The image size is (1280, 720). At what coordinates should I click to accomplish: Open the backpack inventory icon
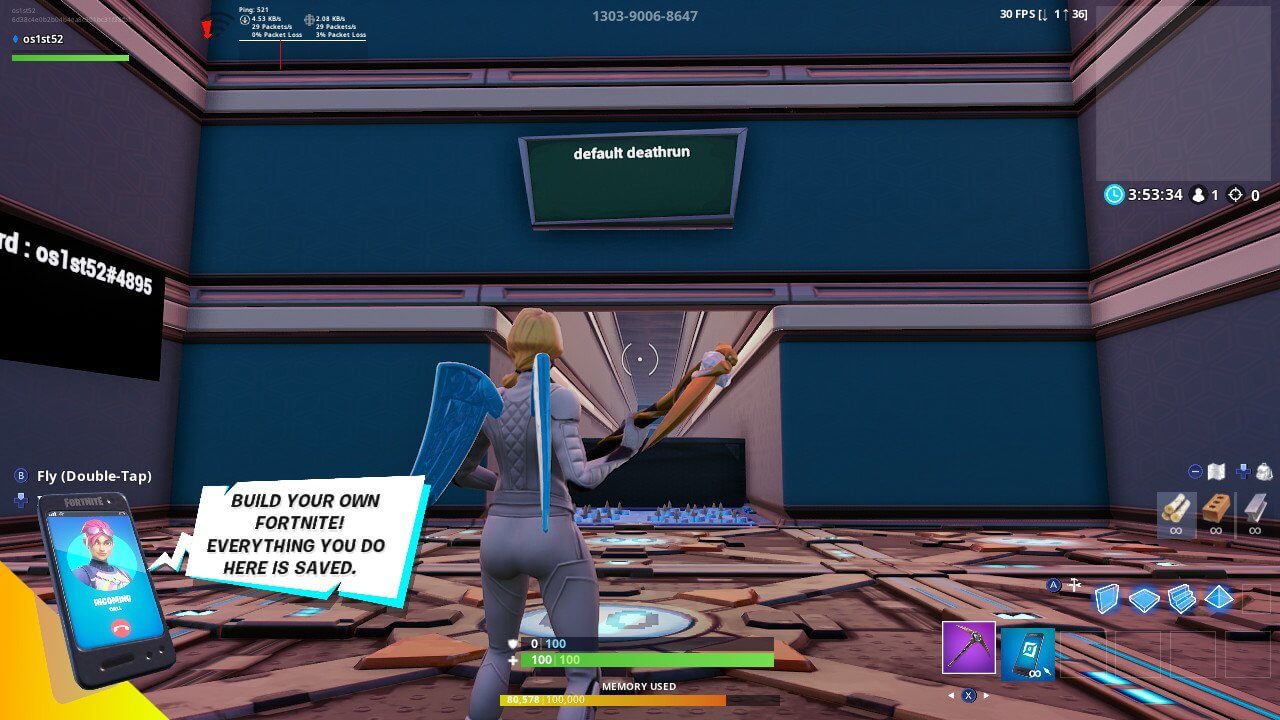(1264, 472)
